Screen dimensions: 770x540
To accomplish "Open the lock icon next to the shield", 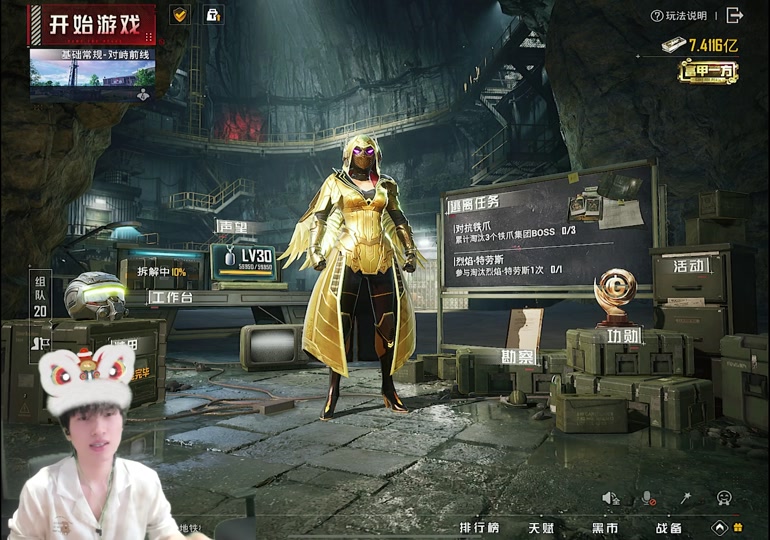I will click(212, 15).
